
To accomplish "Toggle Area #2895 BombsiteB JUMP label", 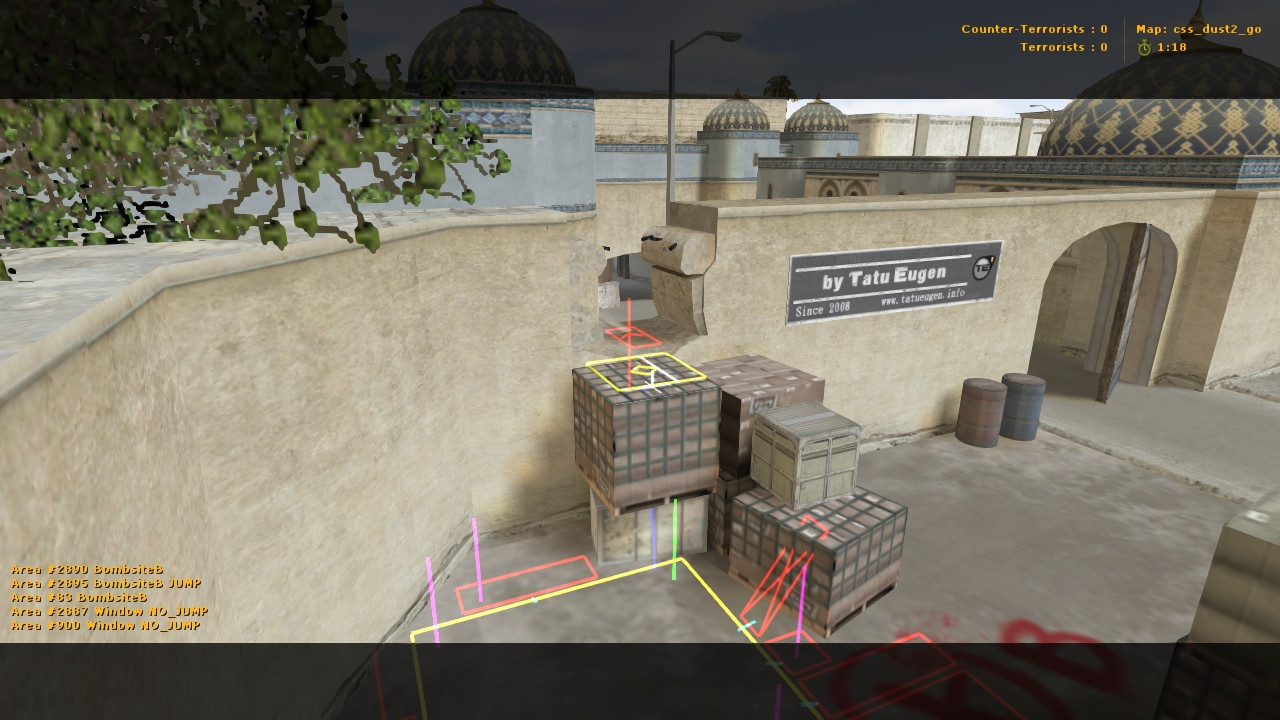I will pos(105,582).
